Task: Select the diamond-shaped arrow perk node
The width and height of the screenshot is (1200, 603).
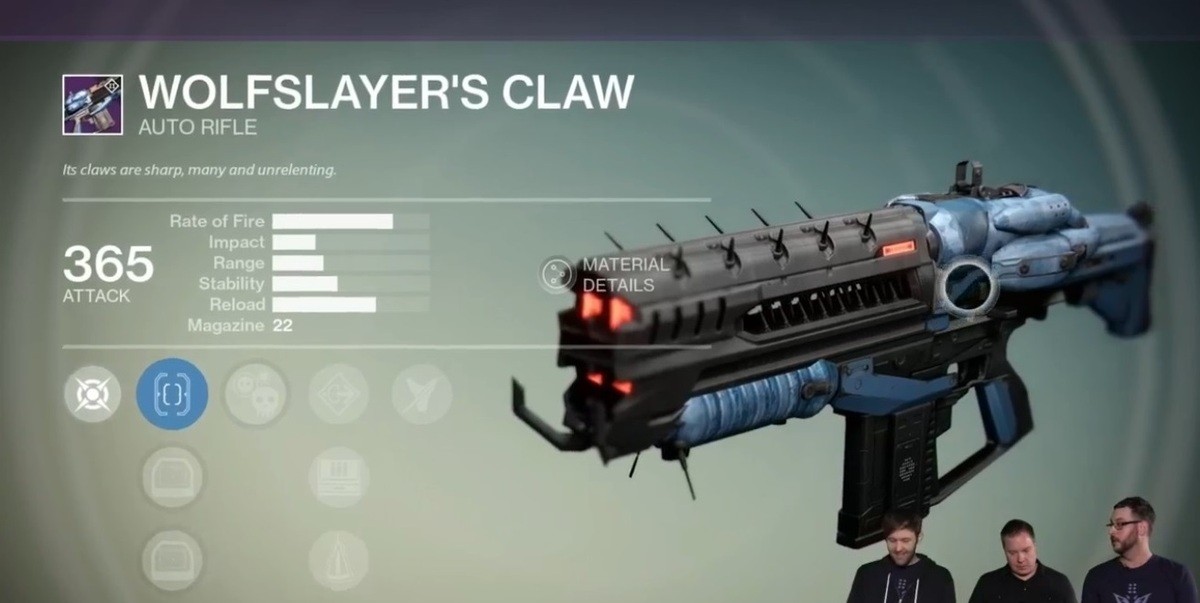Action: pyautogui.click(x=338, y=393)
